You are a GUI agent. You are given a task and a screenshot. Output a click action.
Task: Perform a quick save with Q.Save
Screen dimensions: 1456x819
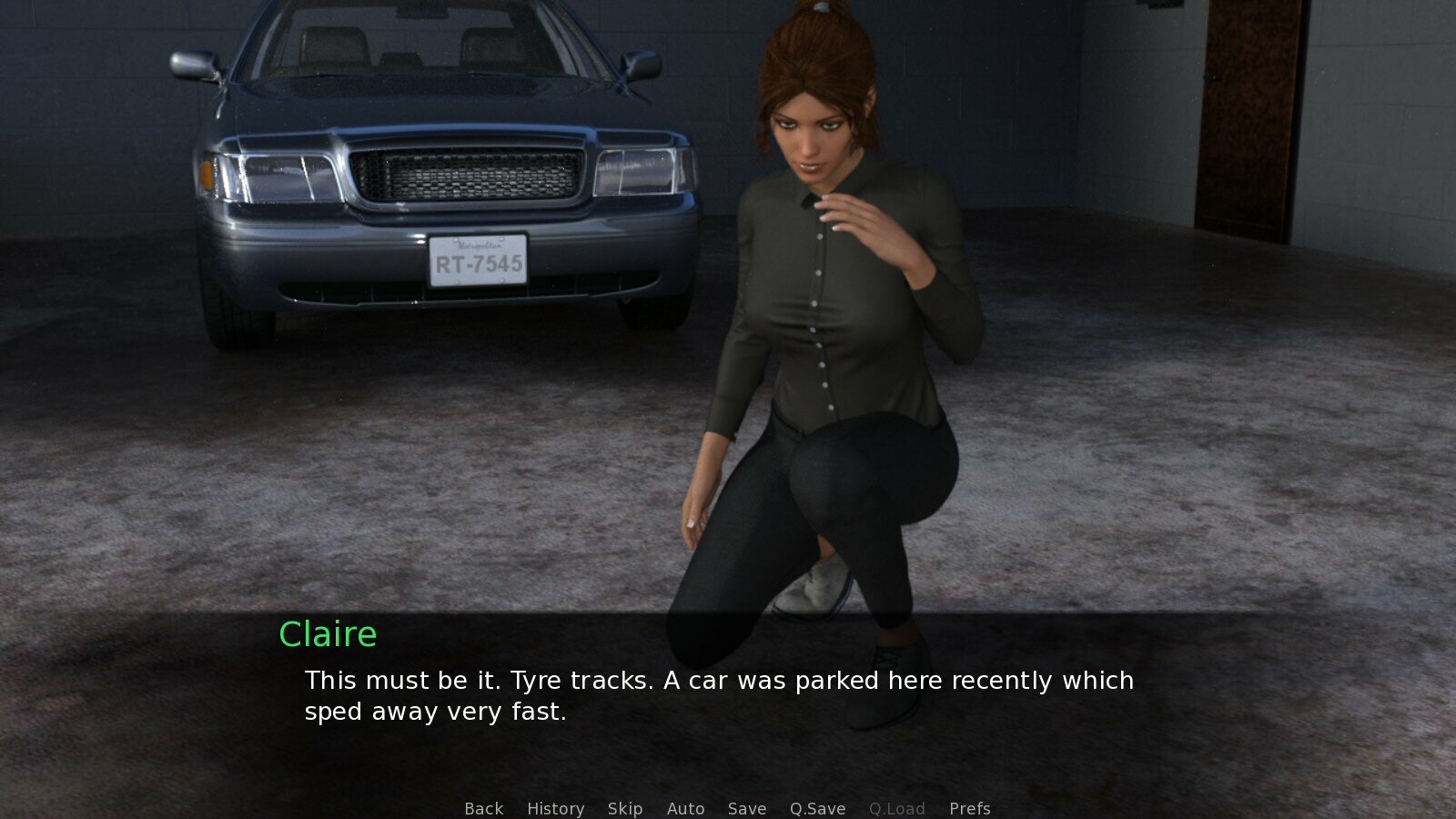click(816, 808)
